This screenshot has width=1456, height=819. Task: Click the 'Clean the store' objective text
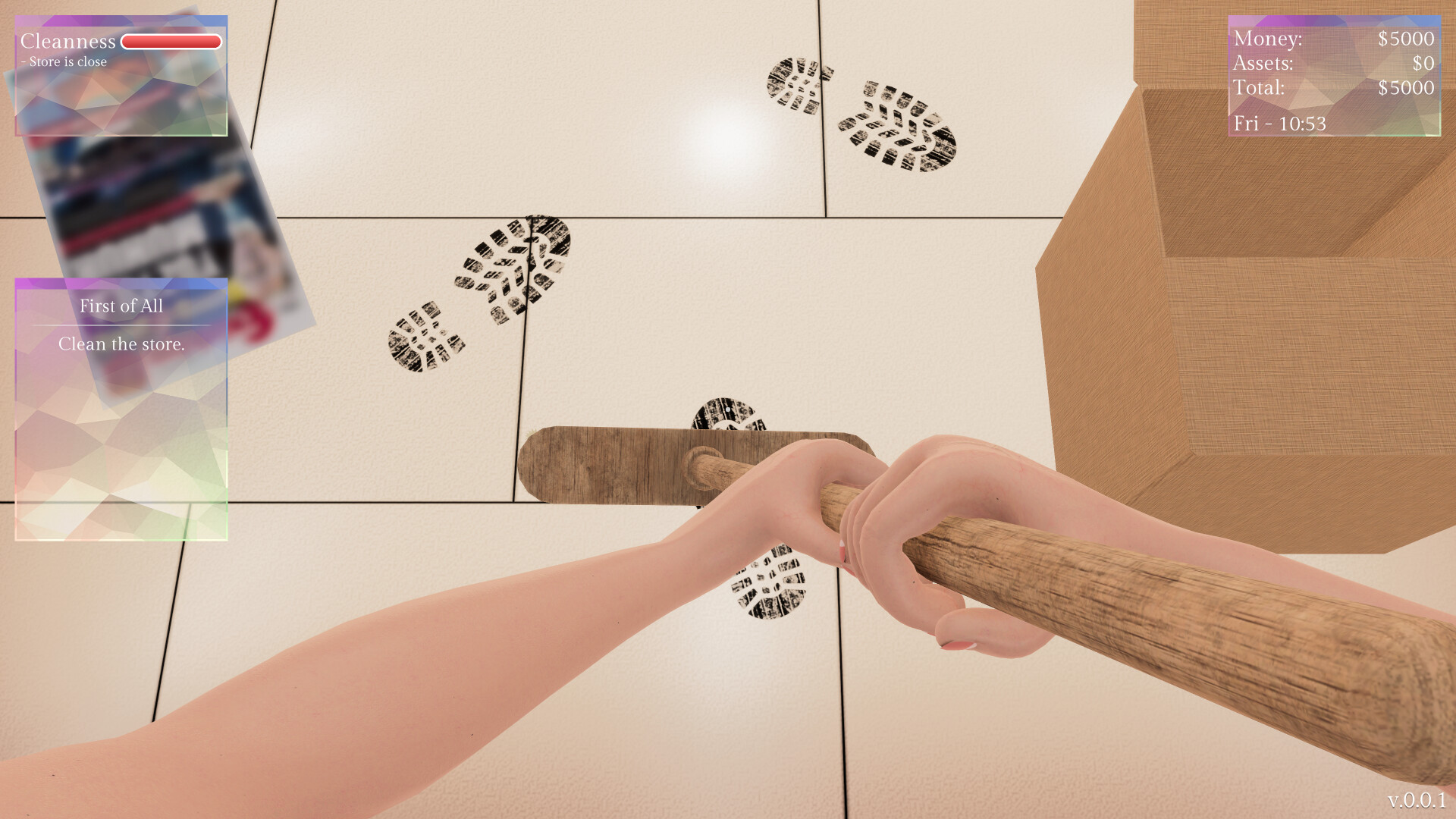click(x=122, y=344)
